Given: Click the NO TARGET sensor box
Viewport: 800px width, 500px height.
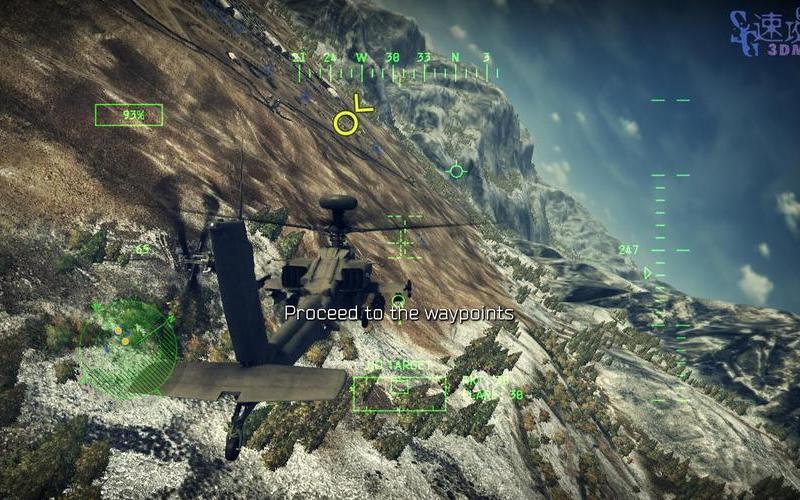Looking at the screenshot, I should pos(399,388).
